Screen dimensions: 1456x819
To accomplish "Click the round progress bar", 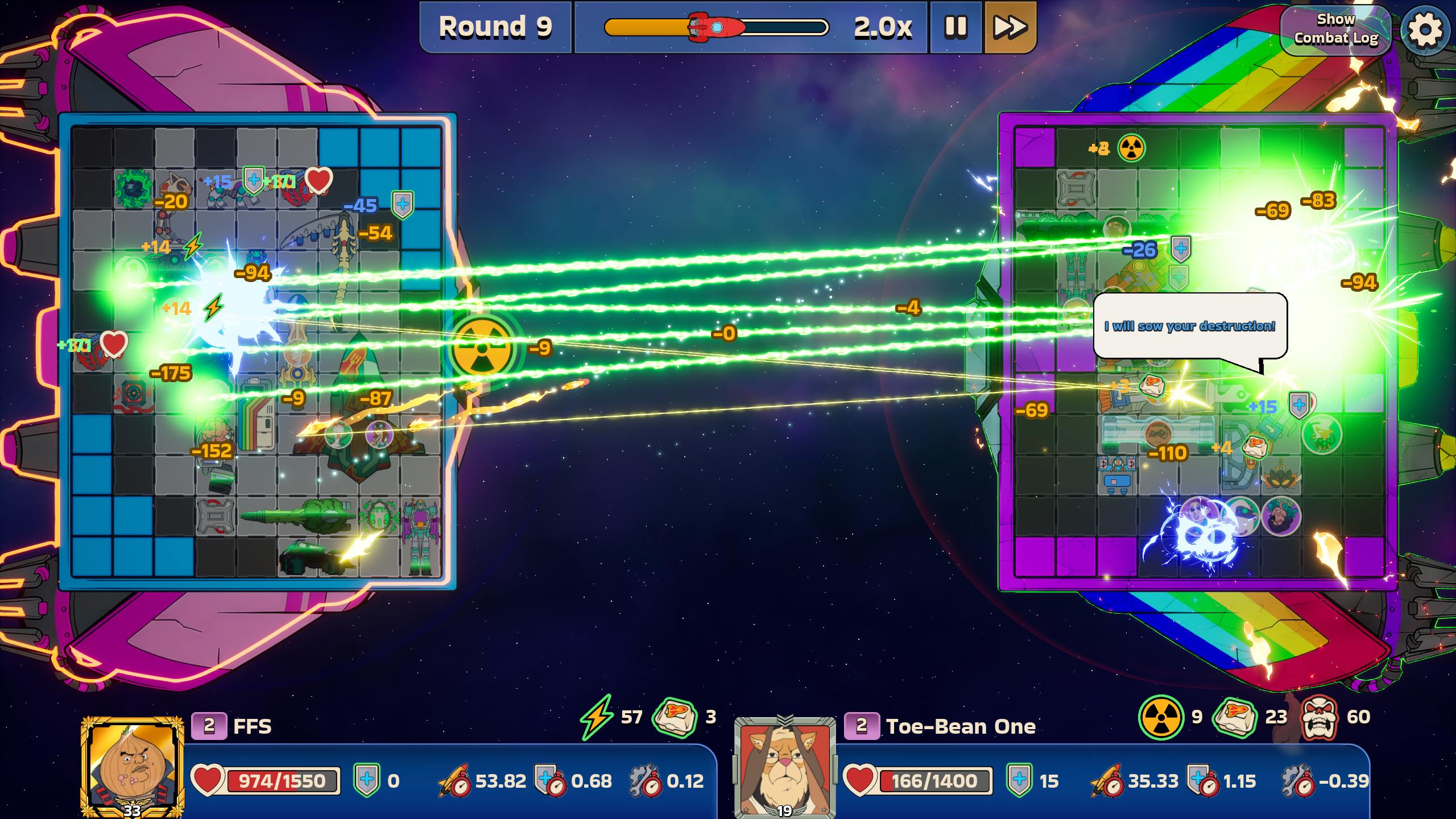I will click(716, 27).
